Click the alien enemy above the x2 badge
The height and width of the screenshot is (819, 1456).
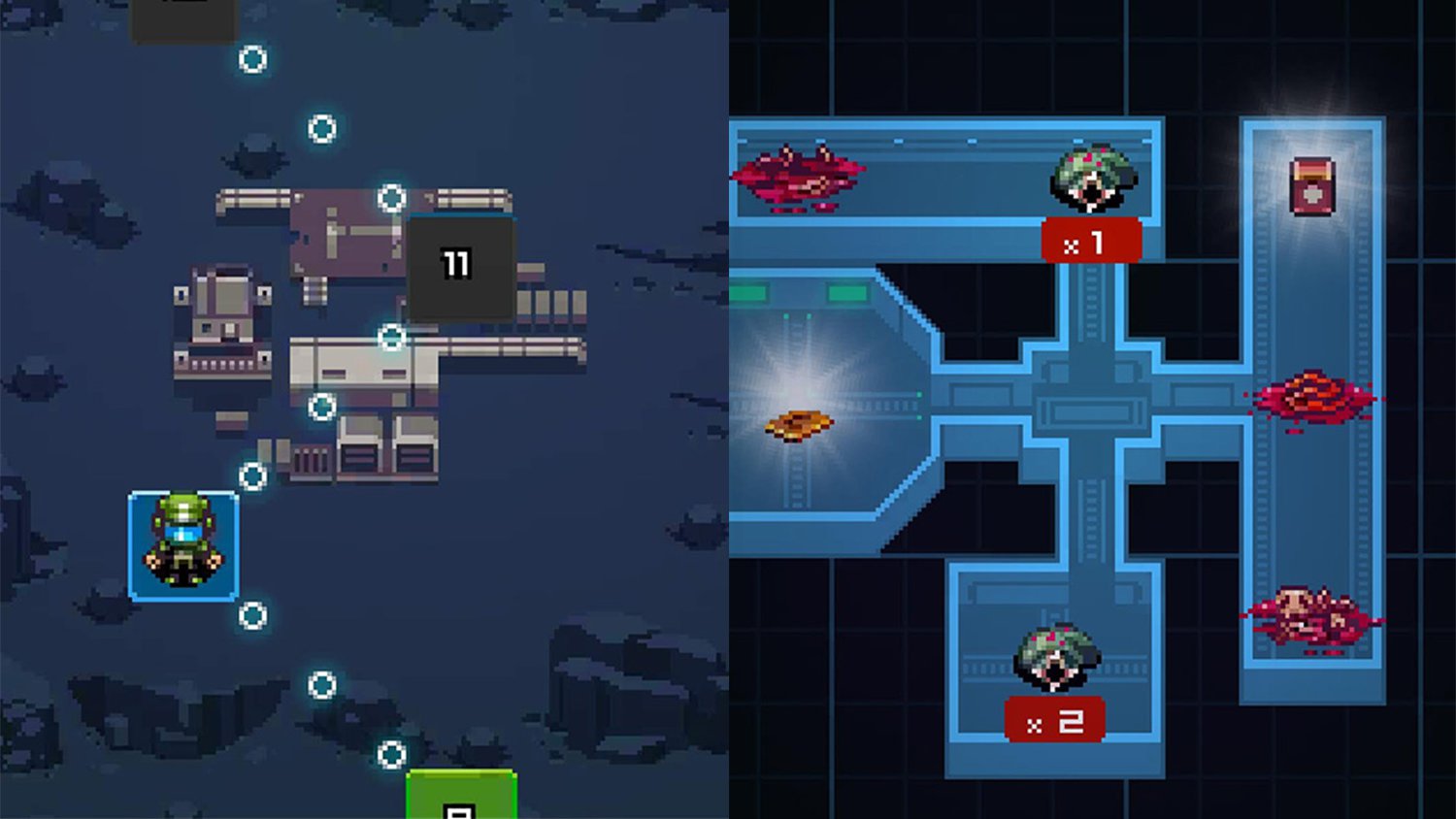pyautogui.click(x=1058, y=653)
